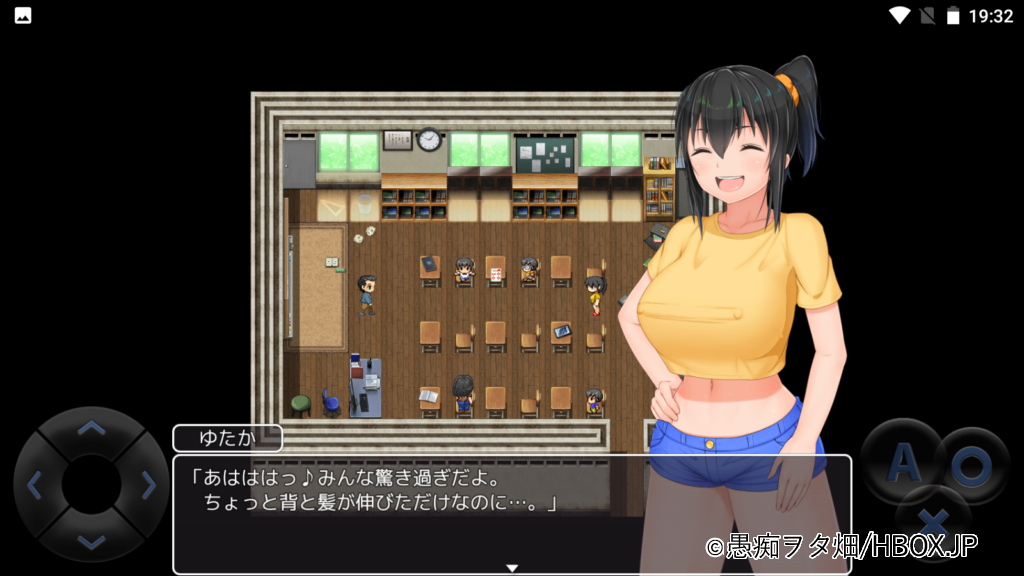Tap the D-pad down arrow
Viewport: 1024px width, 576px height.
click(x=91, y=541)
